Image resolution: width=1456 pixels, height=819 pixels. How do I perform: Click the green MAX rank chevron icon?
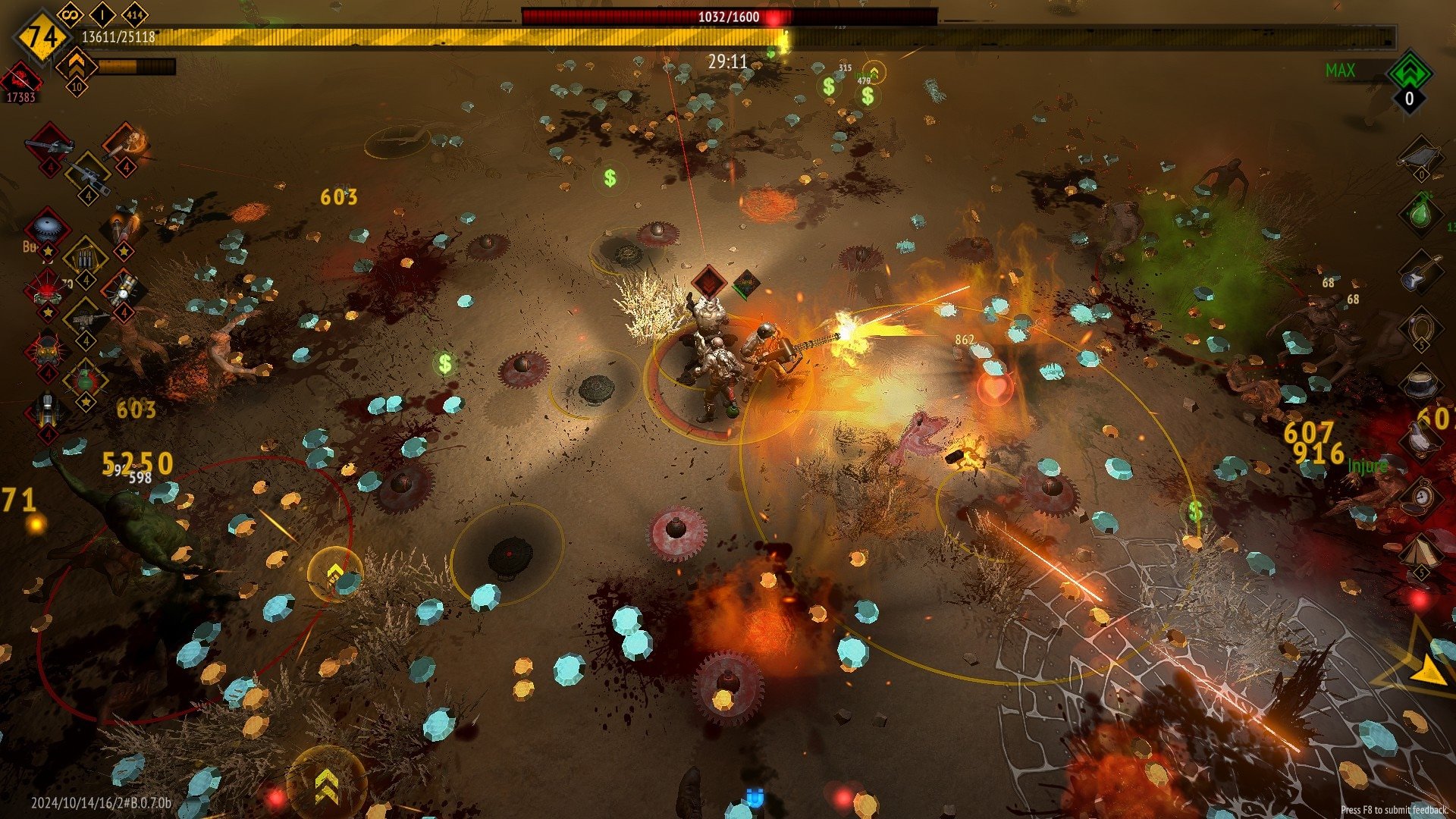1409,73
